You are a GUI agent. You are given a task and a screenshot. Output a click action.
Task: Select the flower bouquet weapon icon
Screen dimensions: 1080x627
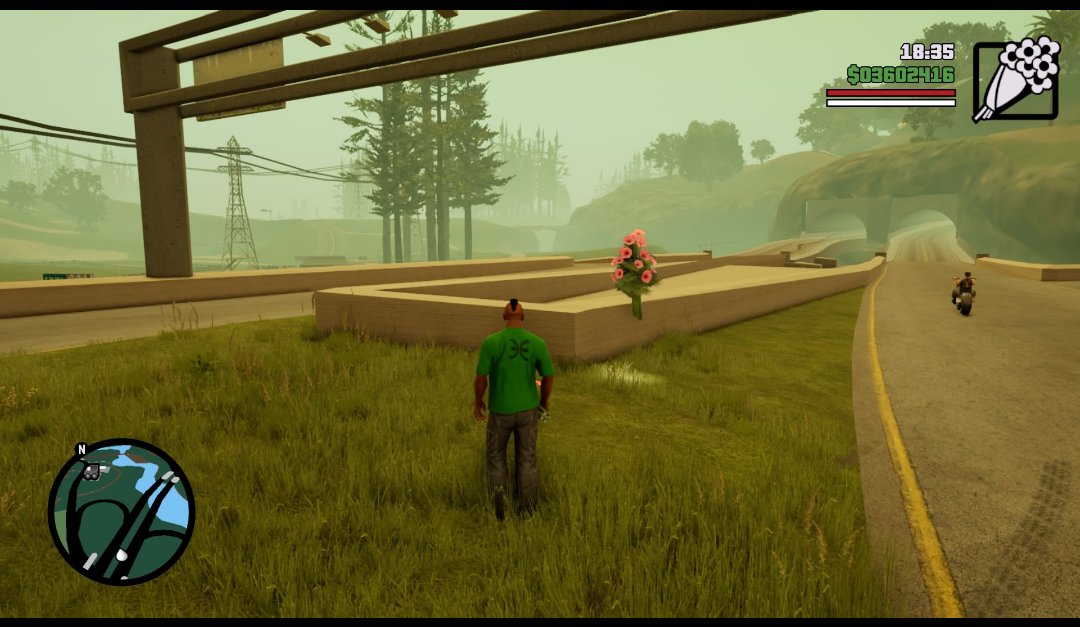pyautogui.click(x=1015, y=80)
